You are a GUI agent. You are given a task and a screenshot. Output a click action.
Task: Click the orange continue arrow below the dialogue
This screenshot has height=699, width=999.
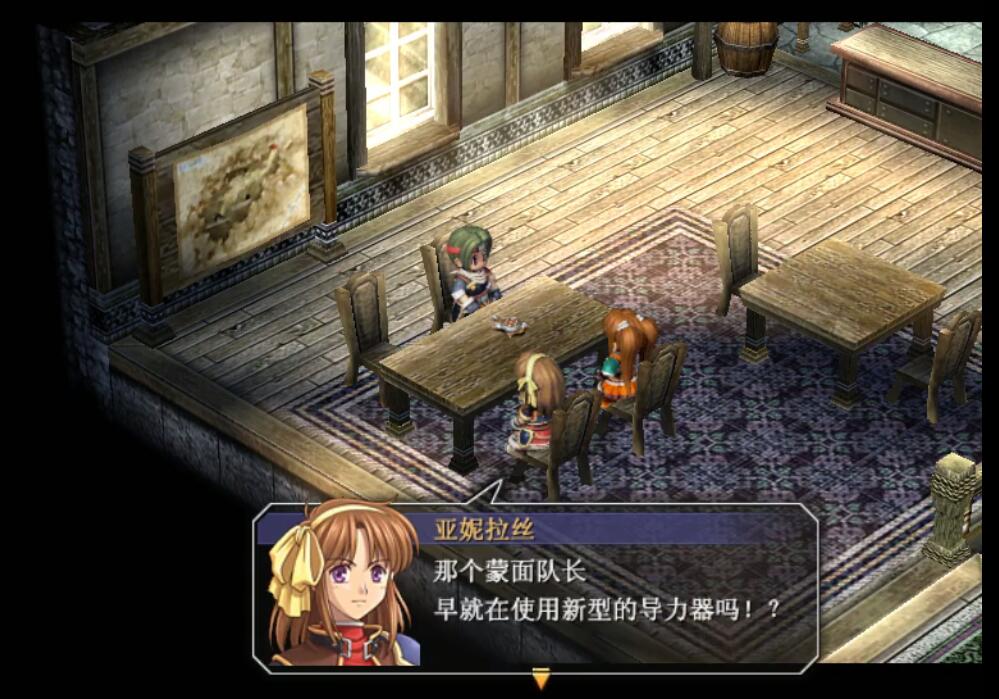coord(541,679)
